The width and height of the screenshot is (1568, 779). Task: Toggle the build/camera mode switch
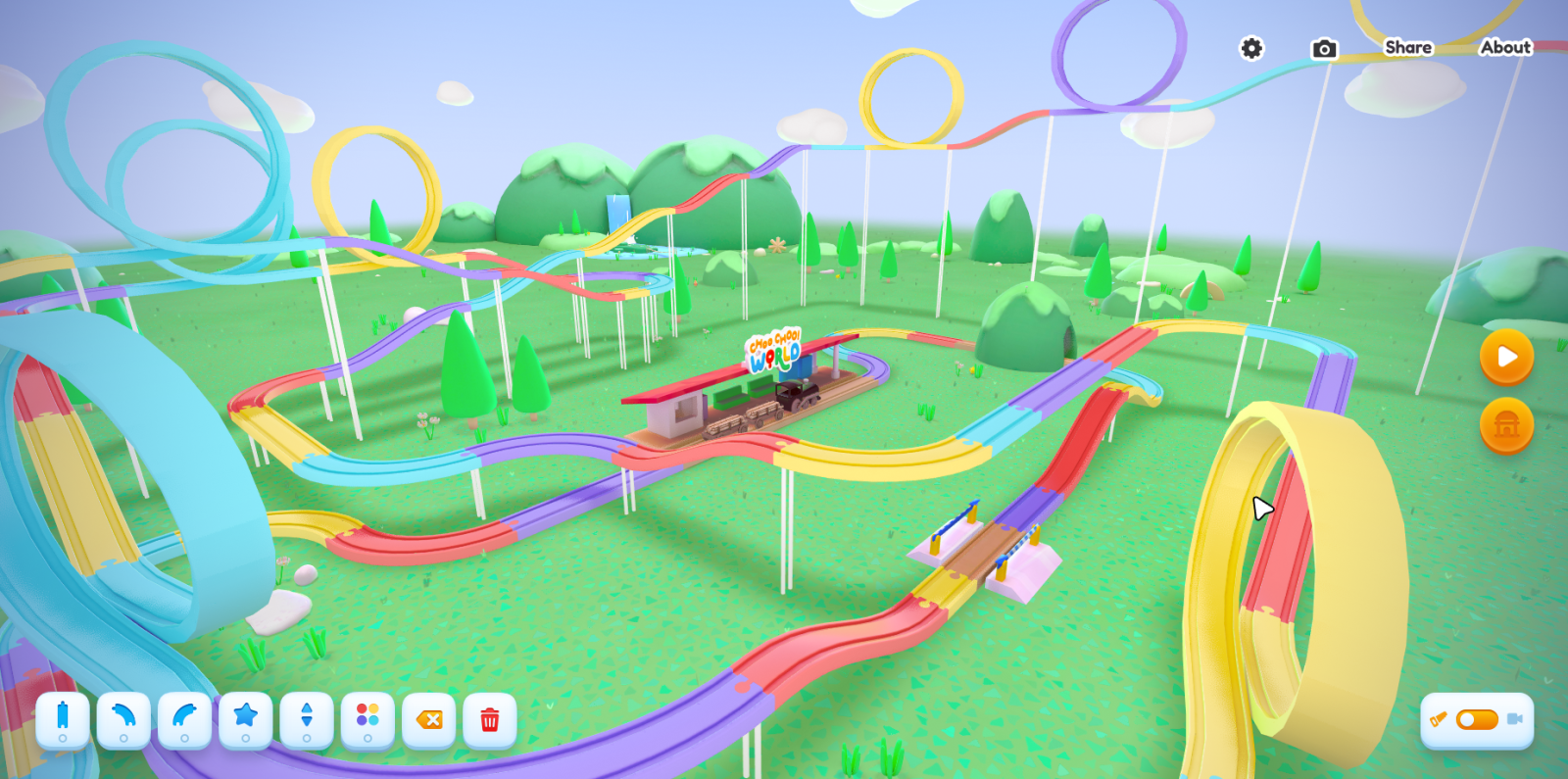pos(1477,720)
